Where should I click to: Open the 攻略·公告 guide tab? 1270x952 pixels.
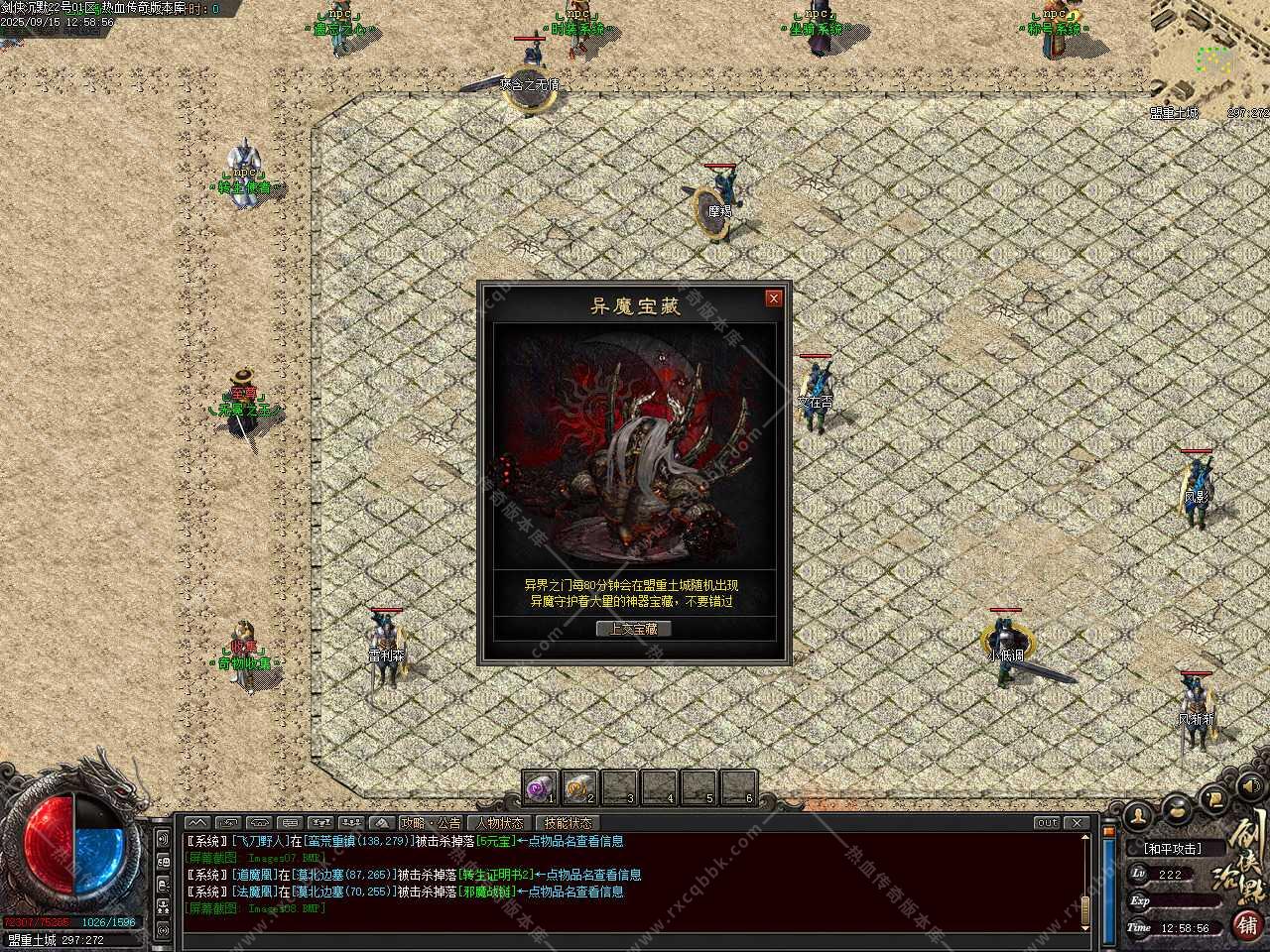(430, 823)
